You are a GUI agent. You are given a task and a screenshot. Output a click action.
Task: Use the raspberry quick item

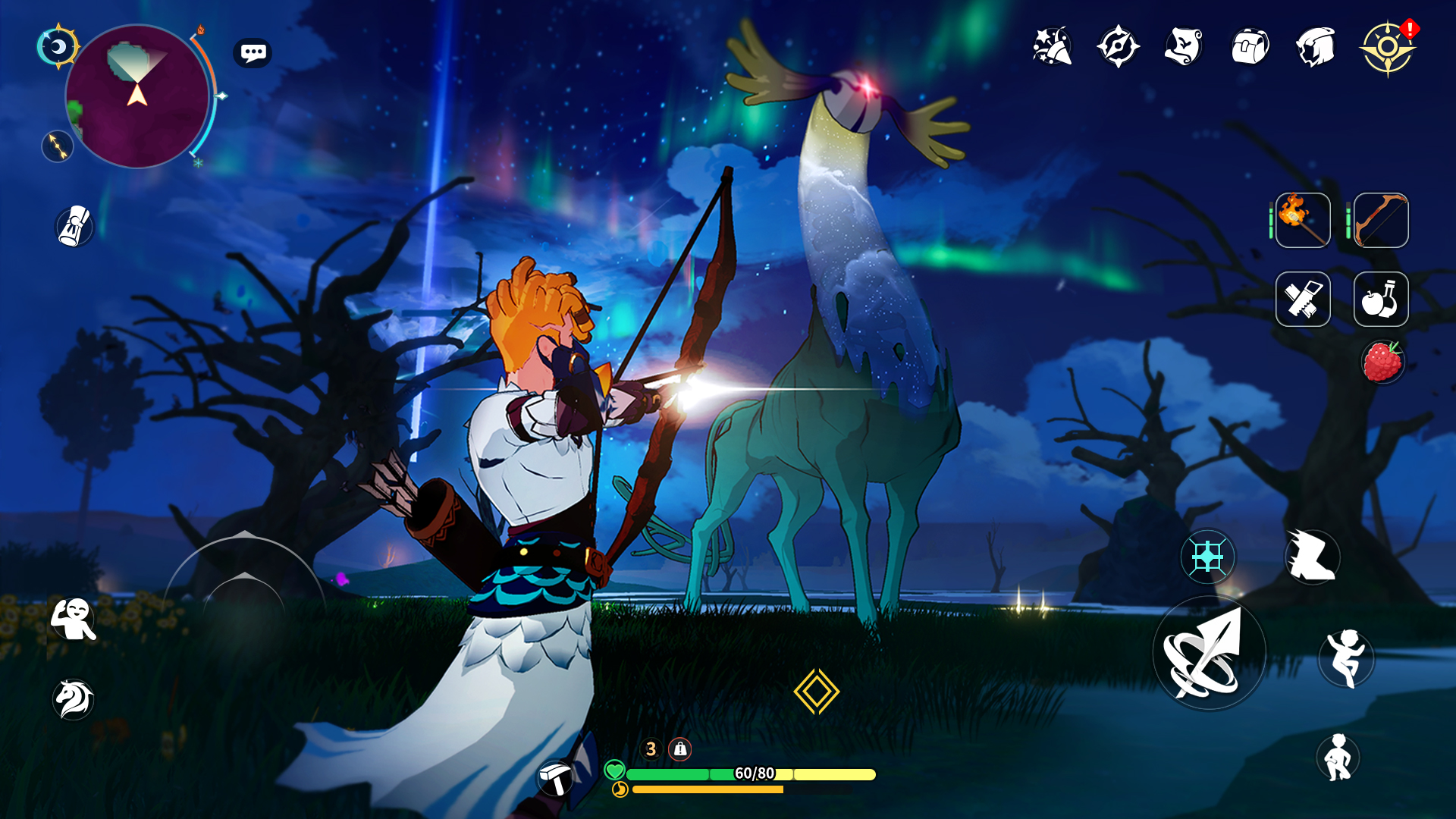tap(1382, 362)
